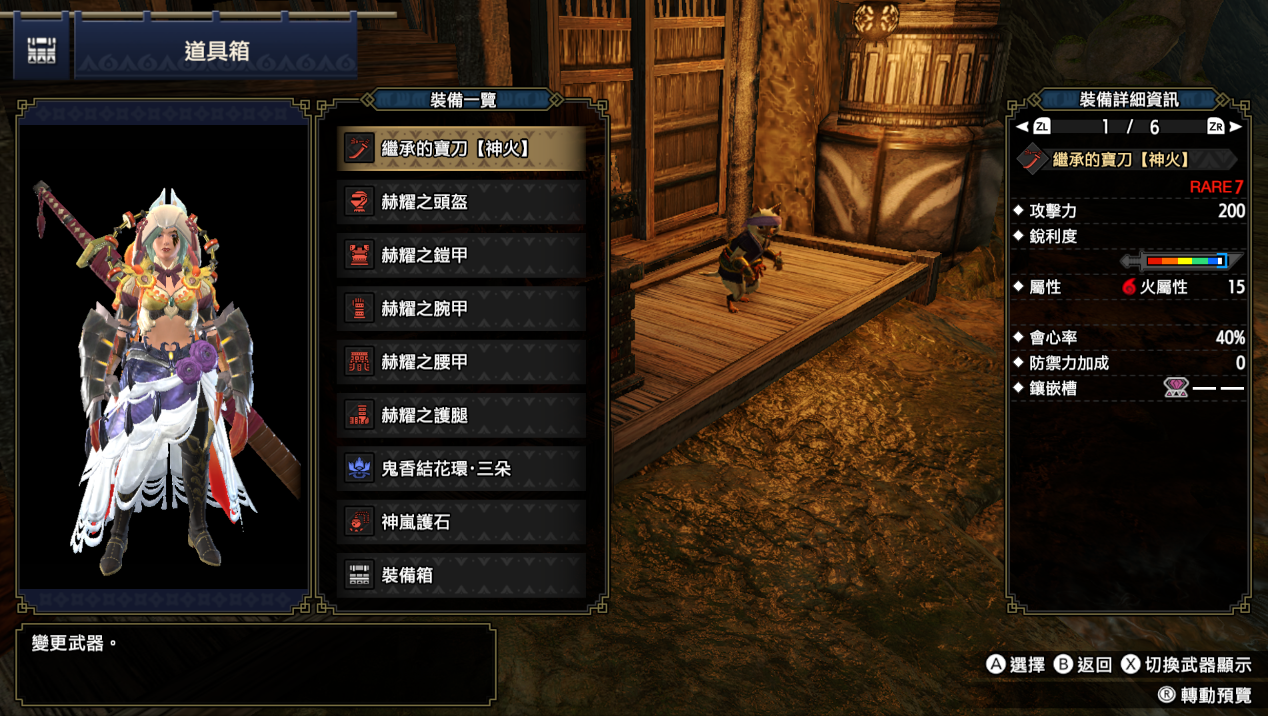Select the 神嵐護石 talisman entry
The height and width of the screenshot is (716, 1268).
click(x=461, y=522)
